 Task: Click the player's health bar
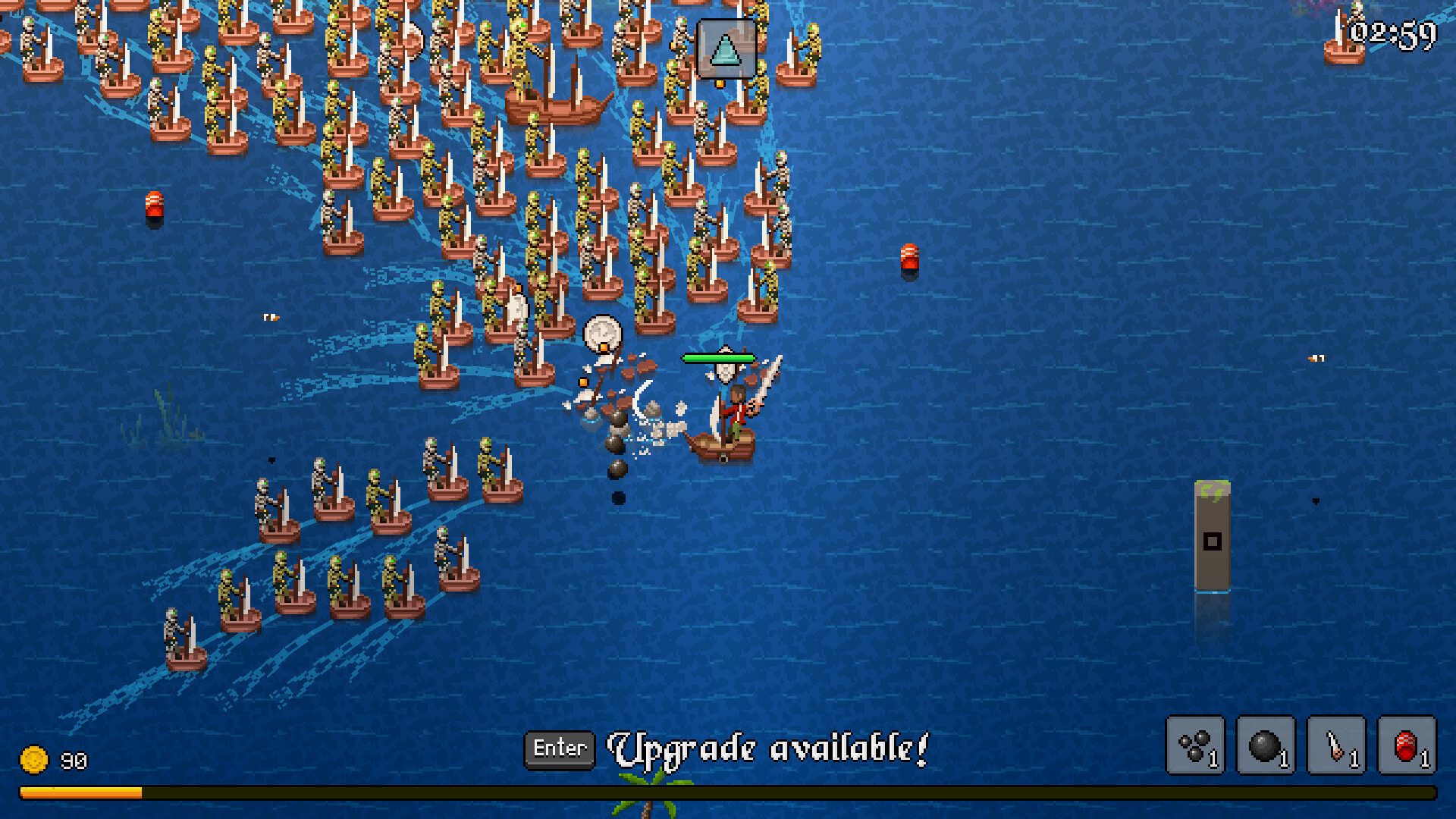click(718, 356)
